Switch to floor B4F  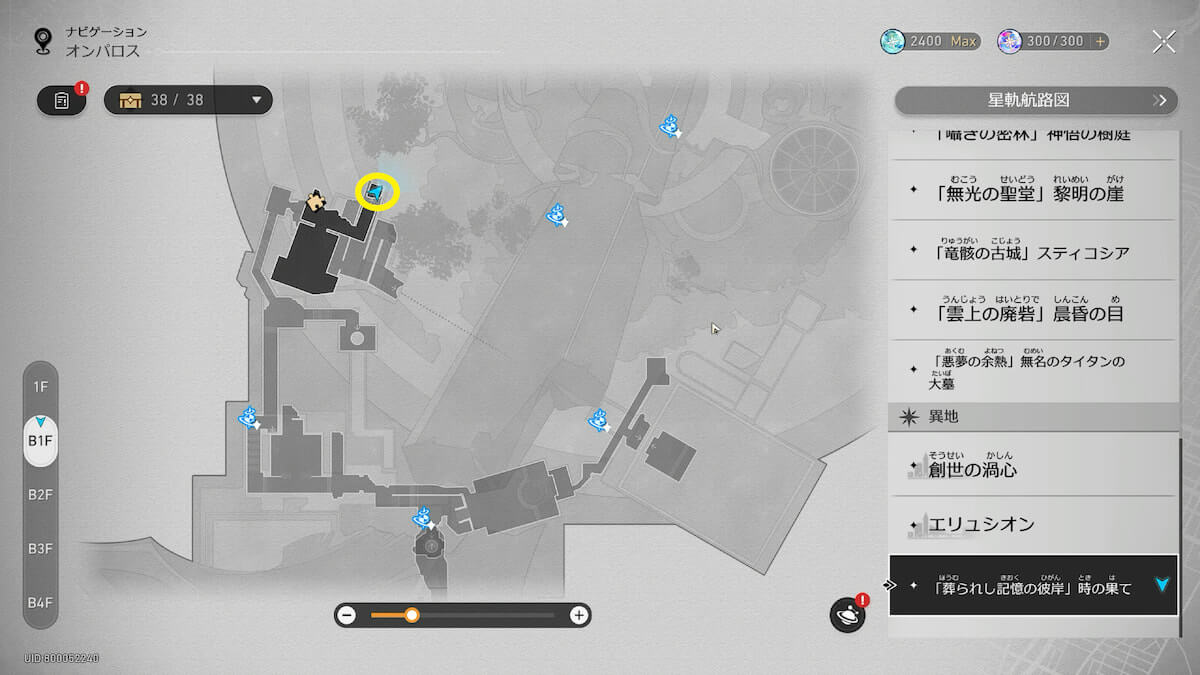pyautogui.click(x=41, y=602)
